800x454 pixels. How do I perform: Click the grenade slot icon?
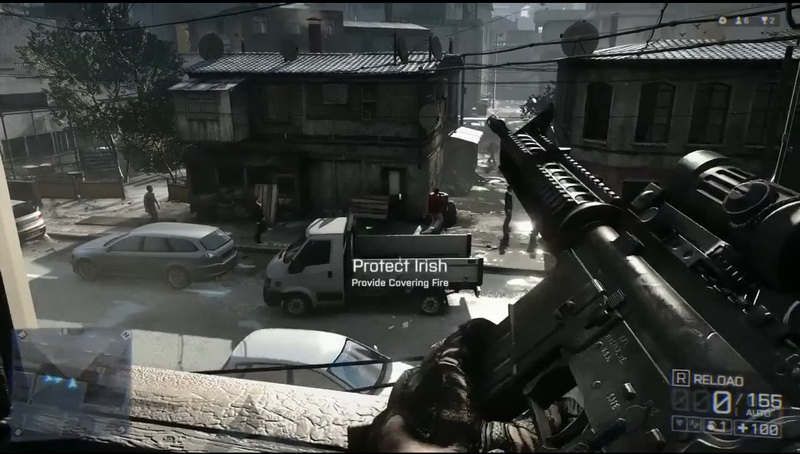715,427
